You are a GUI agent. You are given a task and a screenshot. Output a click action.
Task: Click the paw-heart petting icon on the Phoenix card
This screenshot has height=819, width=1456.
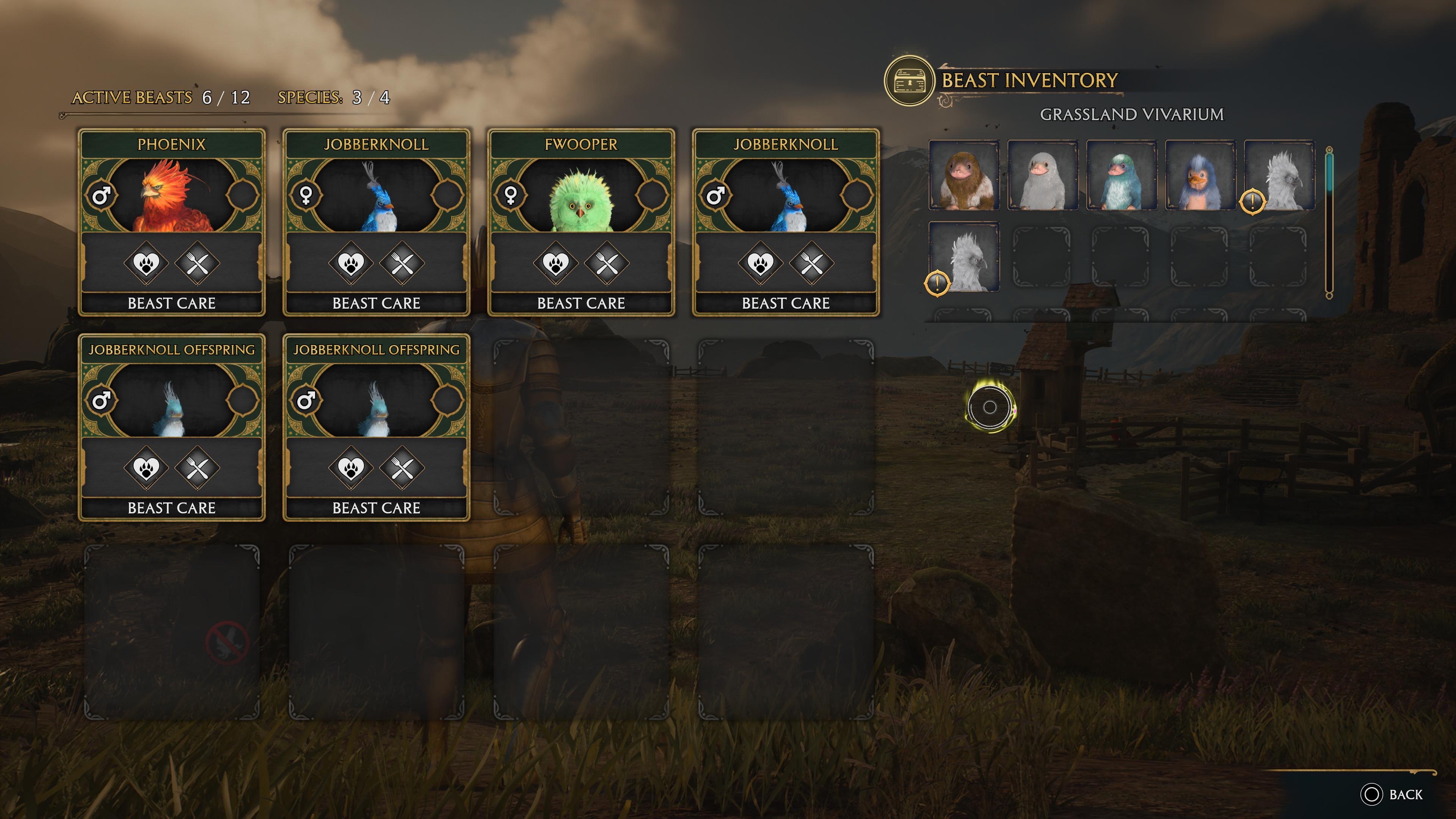click(x=146, y=263)
